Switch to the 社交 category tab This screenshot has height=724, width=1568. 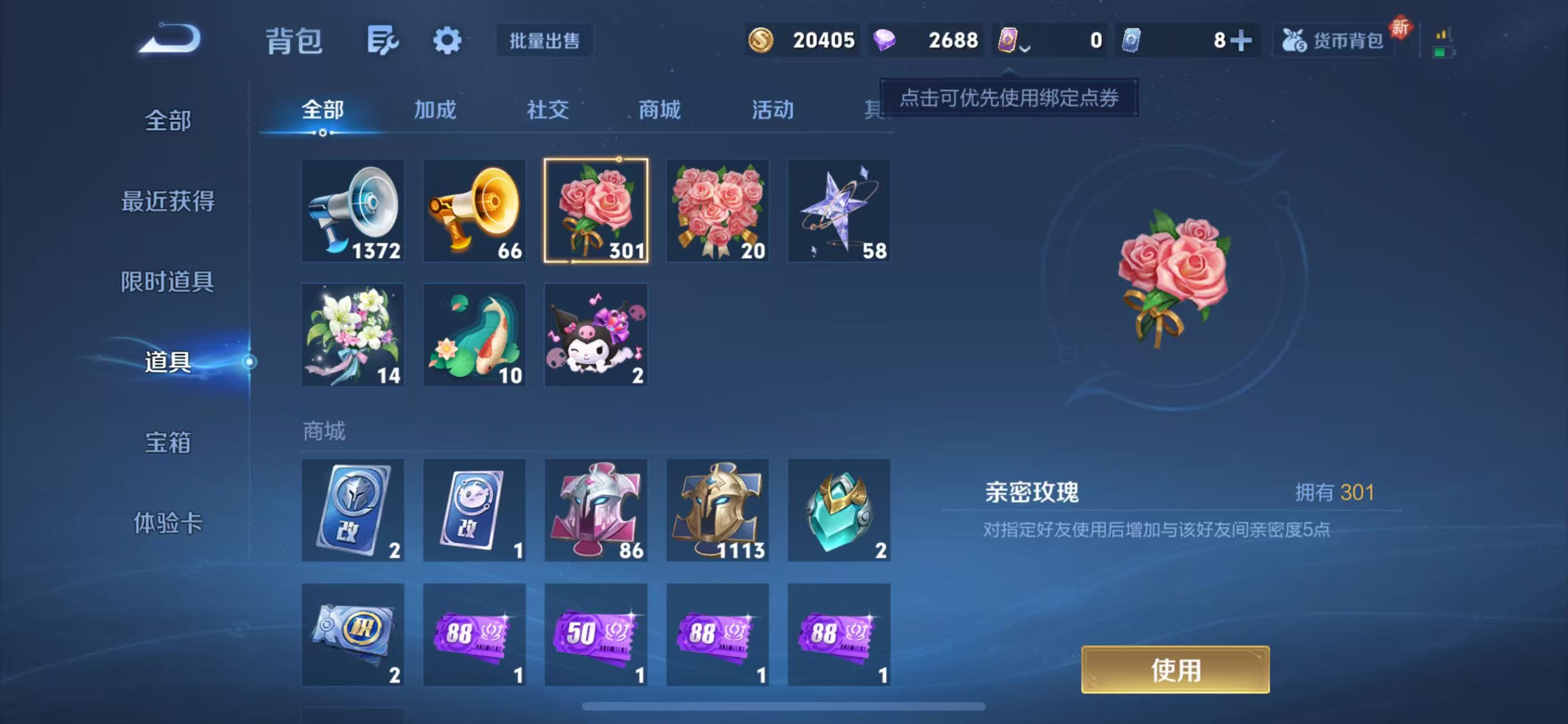[546, 110]
